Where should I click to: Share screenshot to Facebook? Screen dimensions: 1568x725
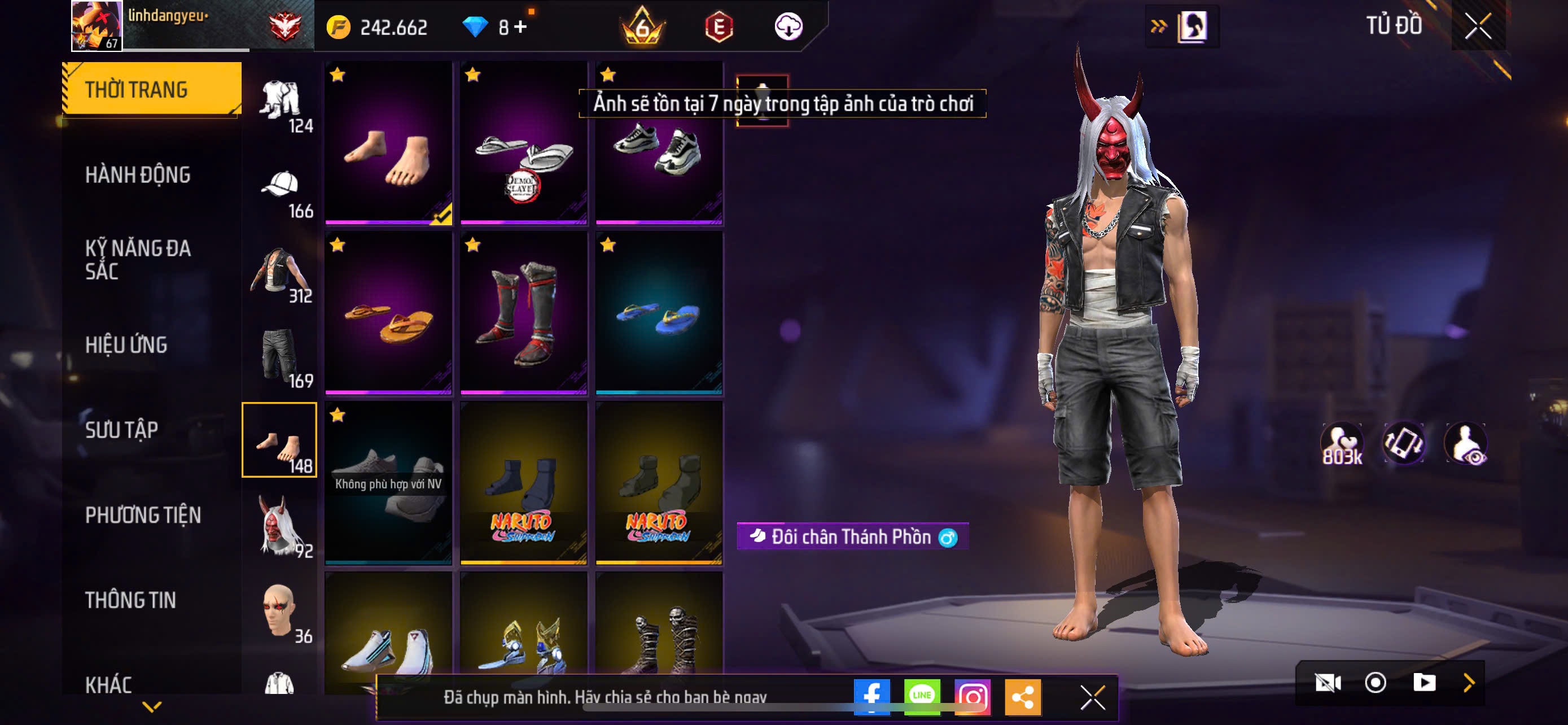tap(871, 697)
